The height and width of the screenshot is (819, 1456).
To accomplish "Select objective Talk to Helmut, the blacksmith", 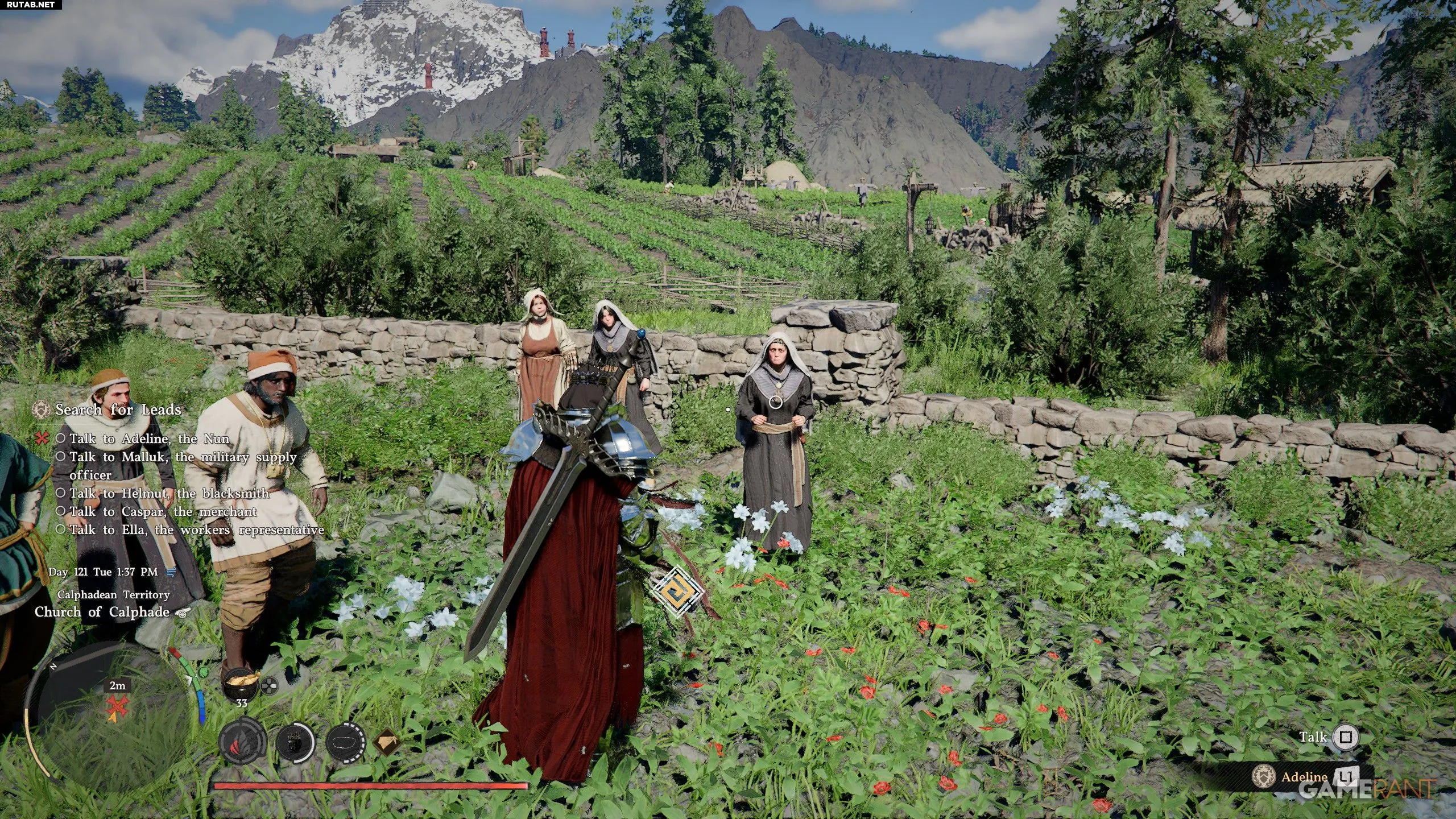I will click(x=169, y=493).
